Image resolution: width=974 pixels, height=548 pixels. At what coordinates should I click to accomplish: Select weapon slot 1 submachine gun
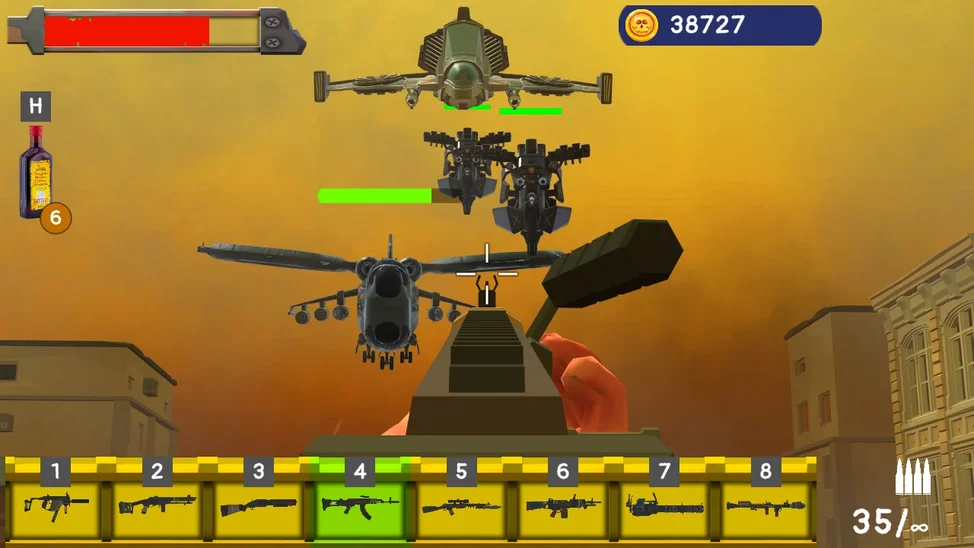[x=56, y=506]
